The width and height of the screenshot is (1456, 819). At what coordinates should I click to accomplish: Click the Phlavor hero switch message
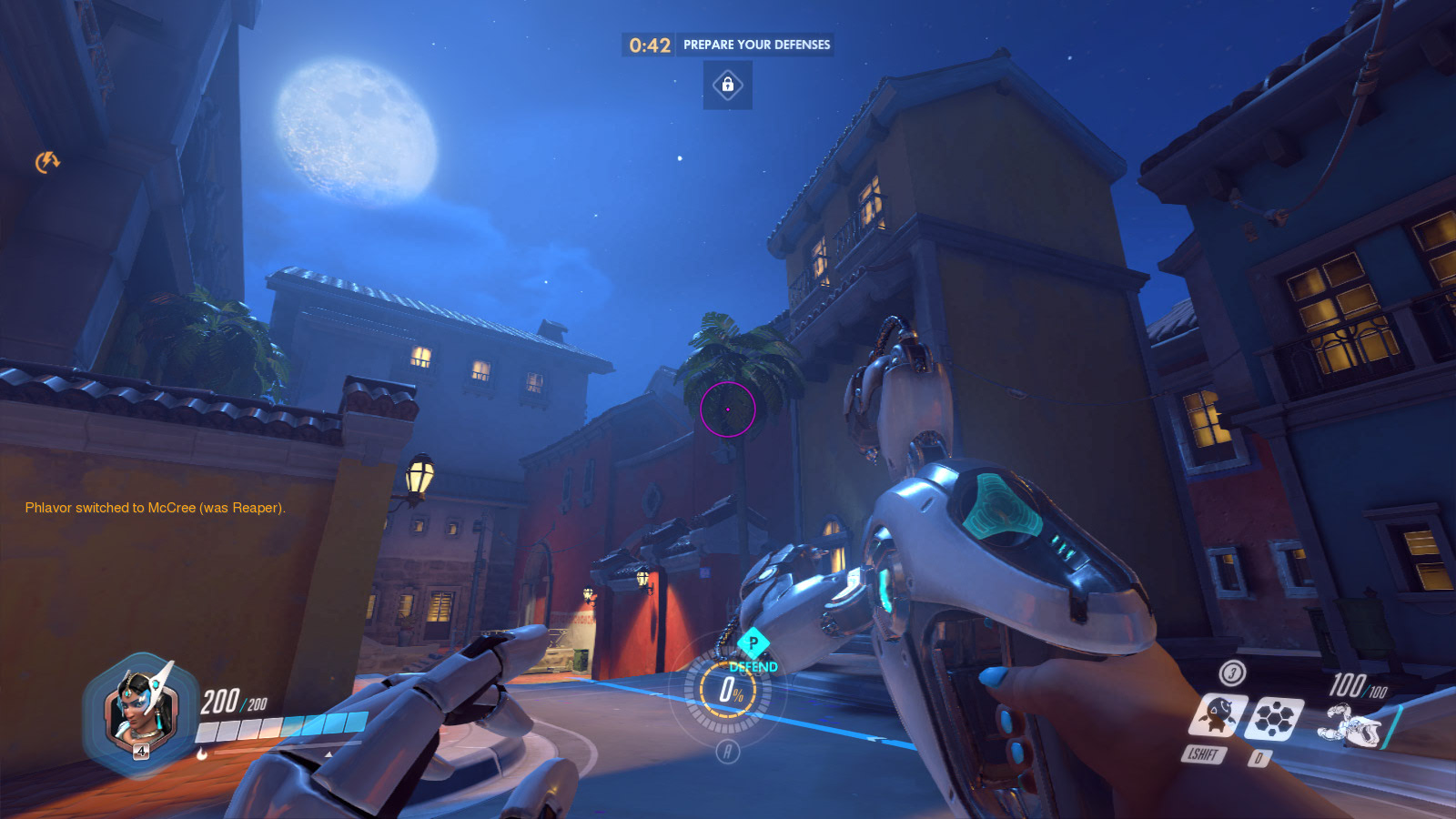pos(156,508)
